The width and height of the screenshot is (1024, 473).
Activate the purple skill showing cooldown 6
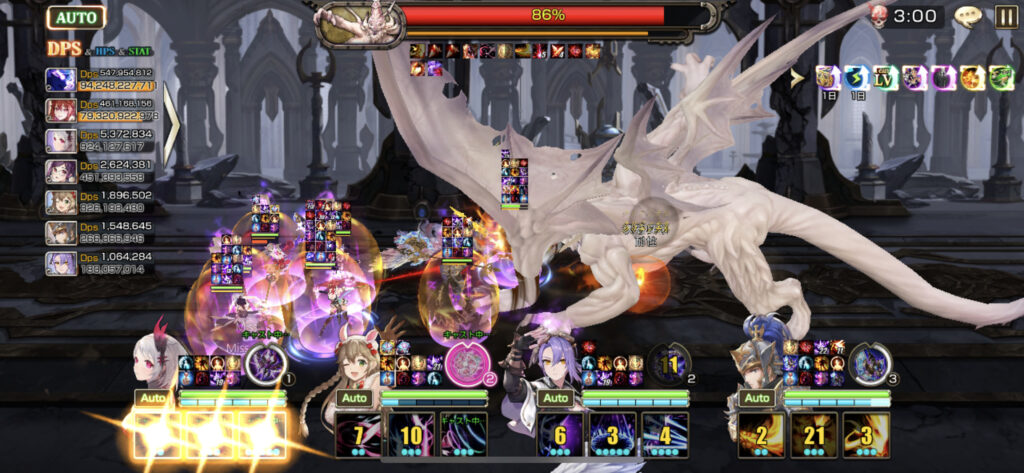click(x=561, y=435)
